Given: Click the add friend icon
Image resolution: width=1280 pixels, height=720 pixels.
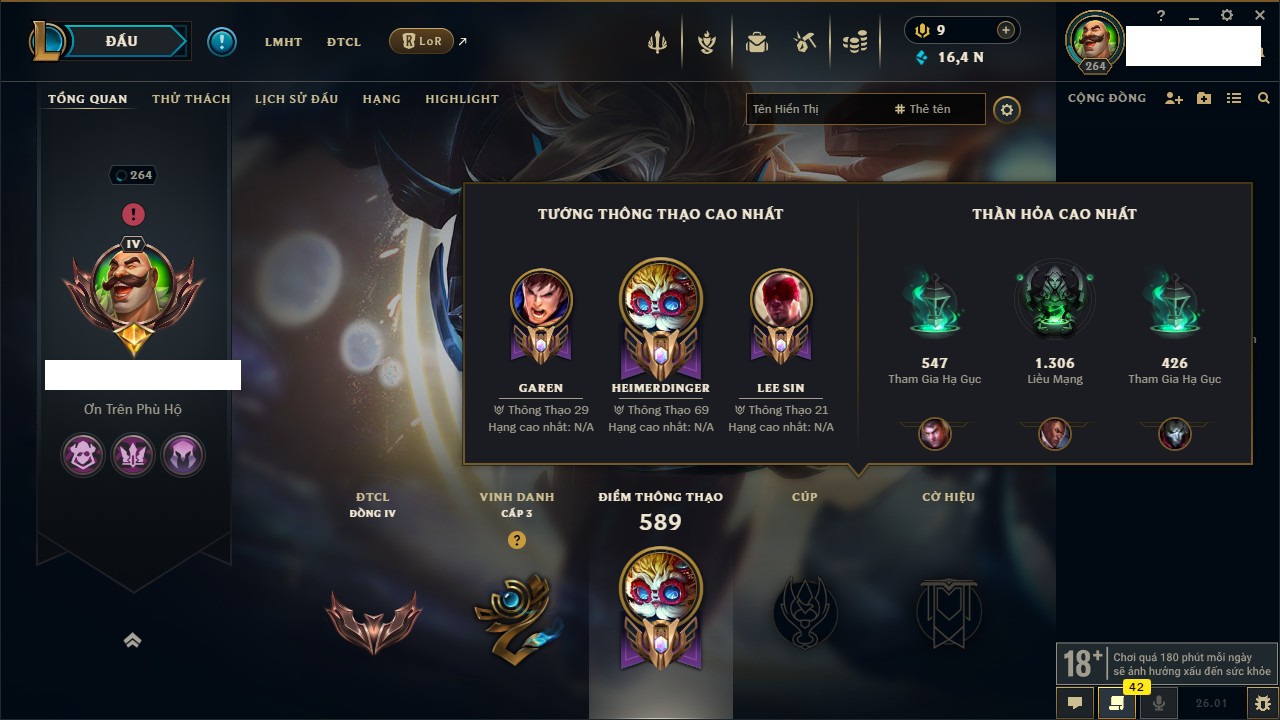Looking at the screenshot, I should [1174, 99].
